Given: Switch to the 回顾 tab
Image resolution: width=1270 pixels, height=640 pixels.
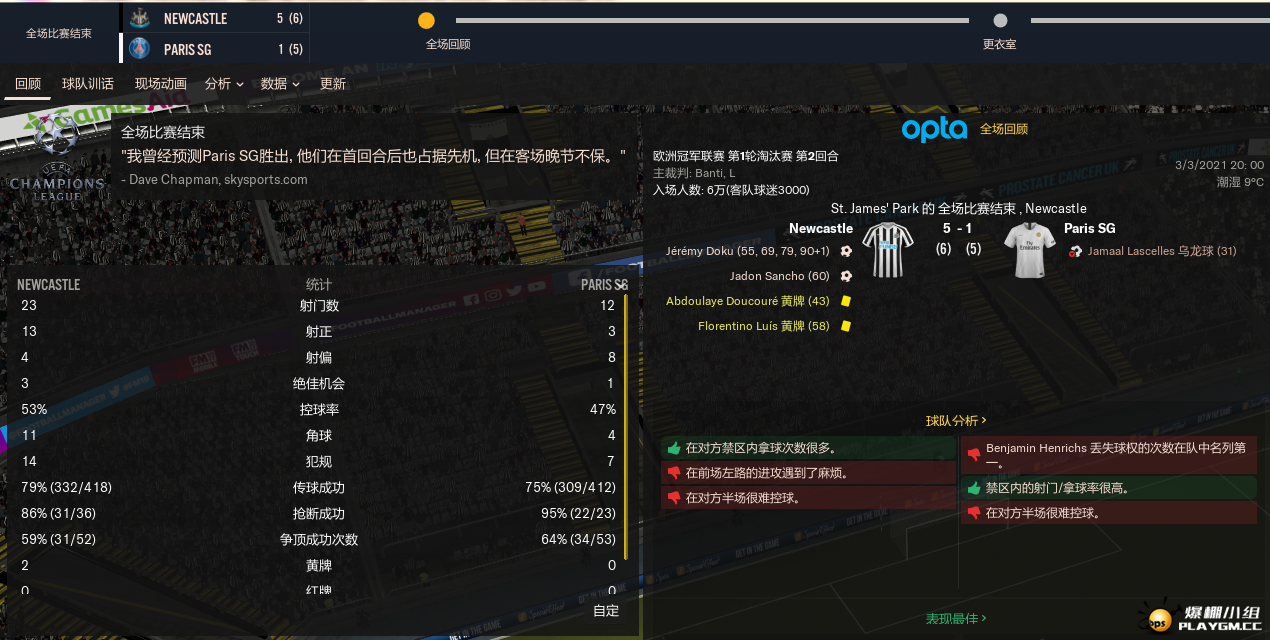Looking at the screenshot, I should click(x=28, y=84).
